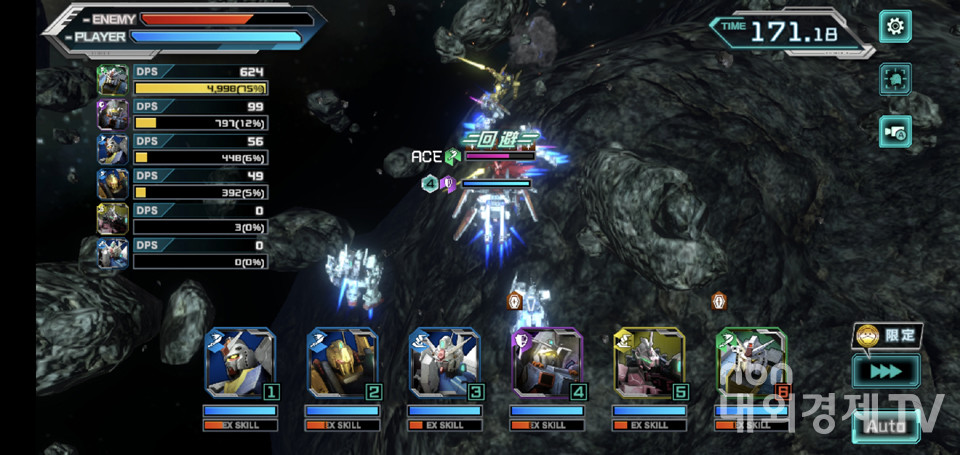960x455 pixels.
Task: Activate the purple-framed unit card number 4
Action: point(547,363)
